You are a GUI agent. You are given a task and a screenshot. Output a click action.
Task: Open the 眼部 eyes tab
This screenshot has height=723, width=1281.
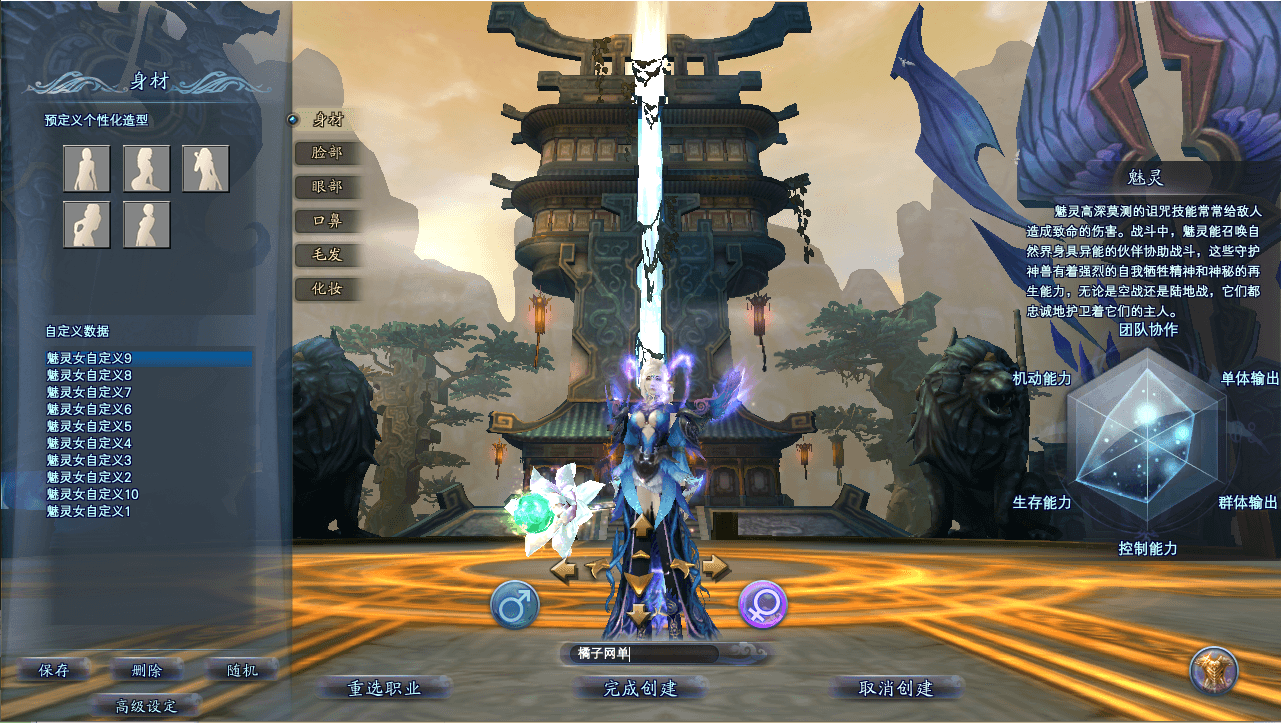click(x=327, y=187)
